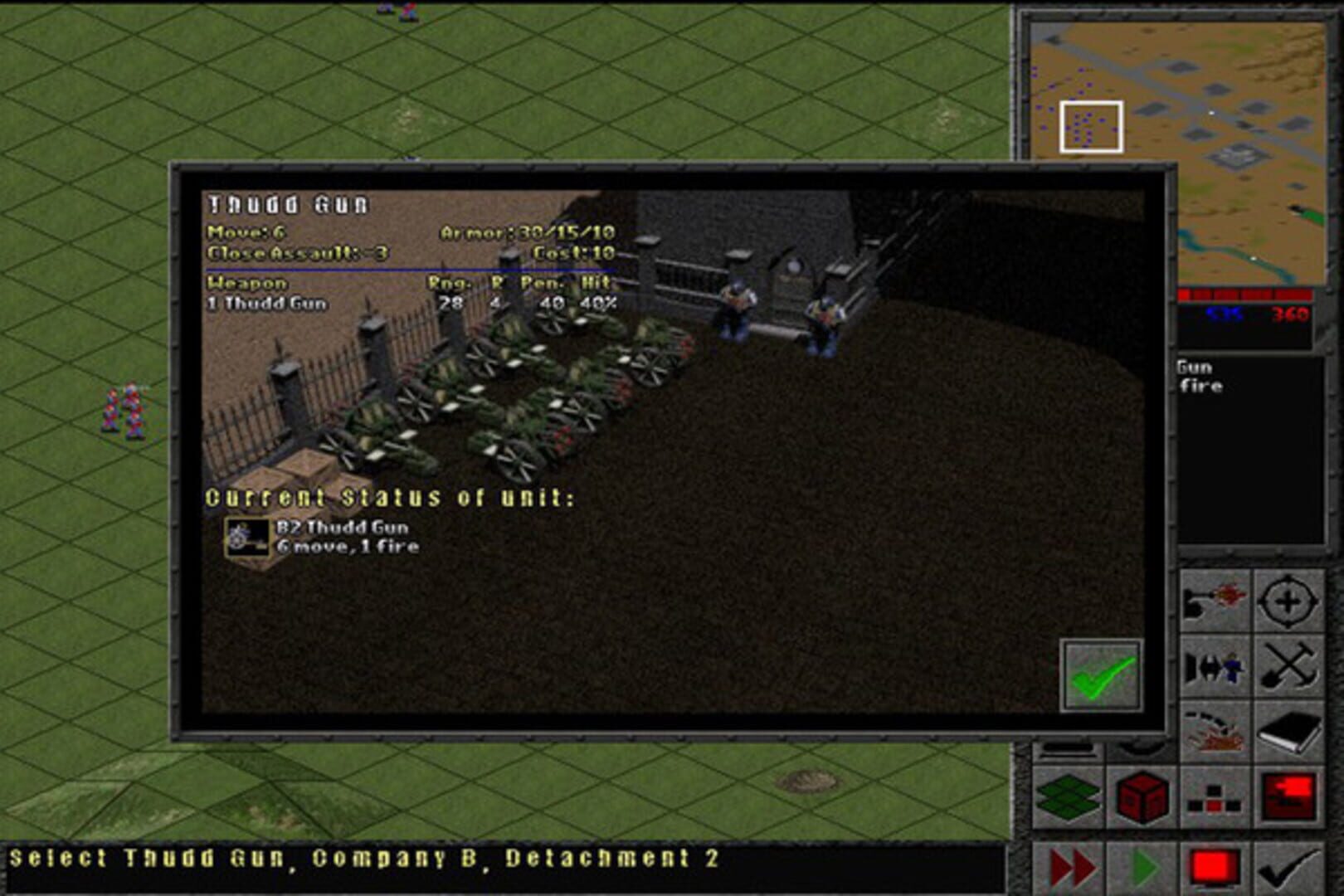Toggle the scatter formation display icon

pyautogui.click(x=1214, y=799)
